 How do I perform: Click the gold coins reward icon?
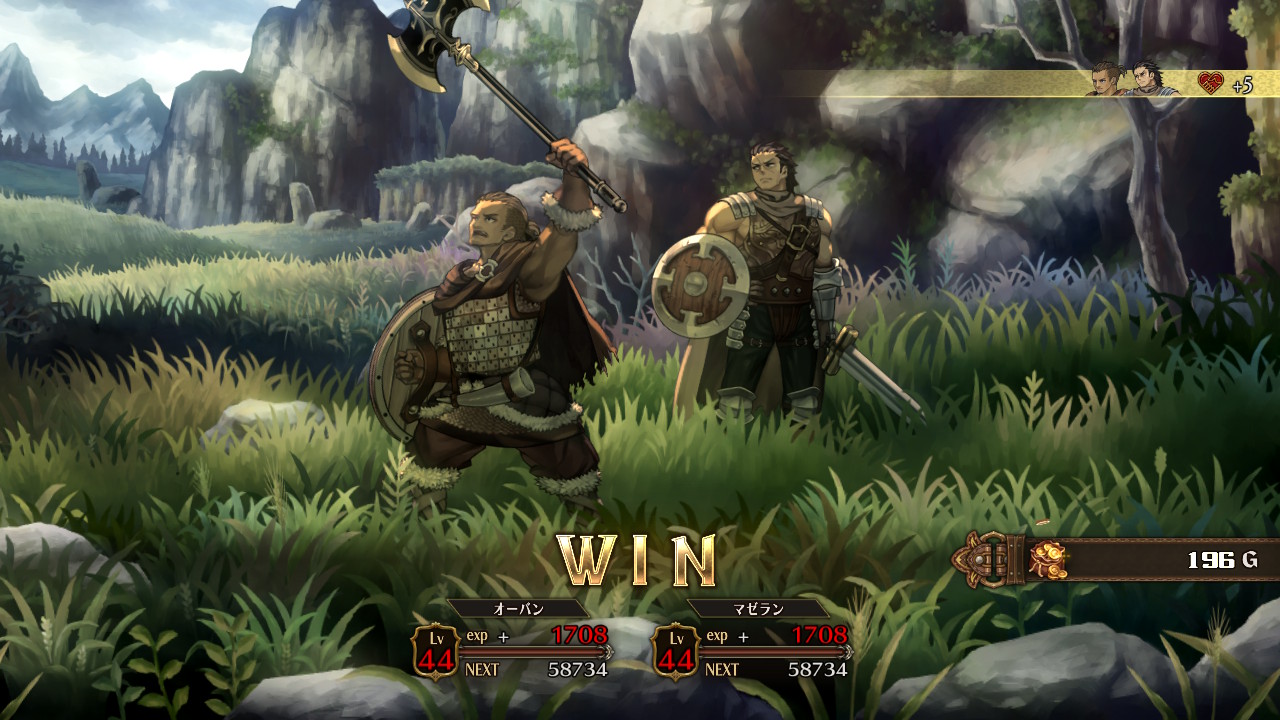pyautogui.click(x=1048, y=560)
